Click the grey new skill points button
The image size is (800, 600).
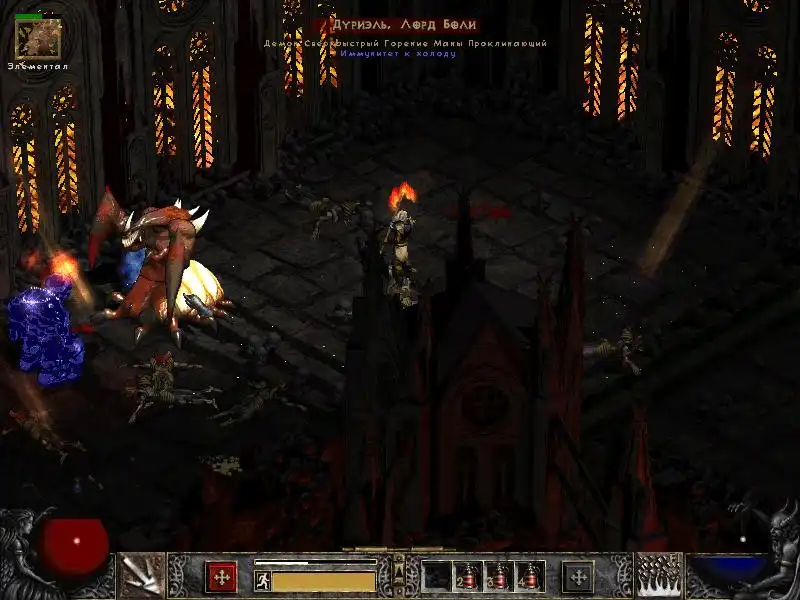pos(577,577)
